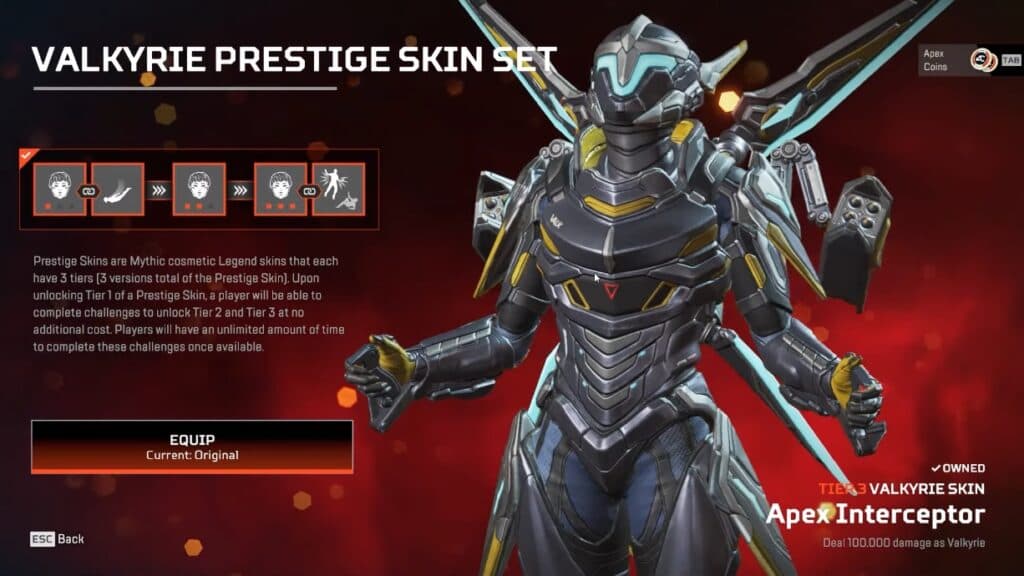1024x576 pixels.
Task: Pick the Tier 3 skin with three dots
Action: point(280,190)
